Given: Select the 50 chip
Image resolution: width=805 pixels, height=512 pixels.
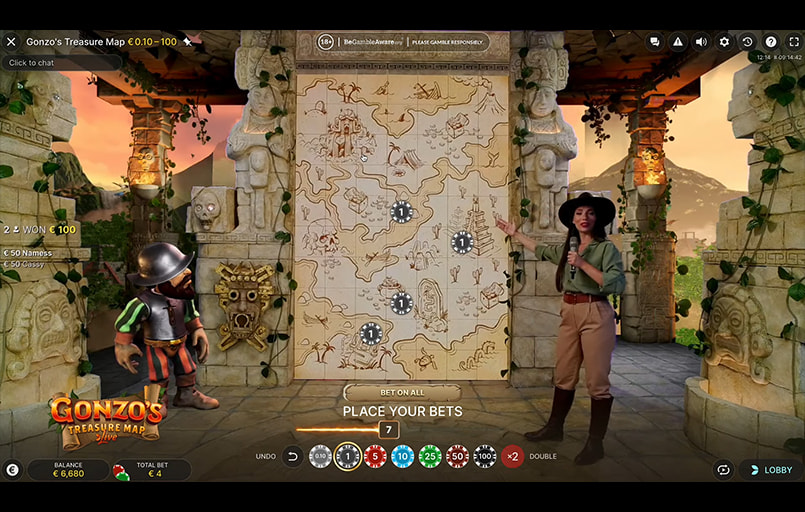Looking at the screenshot, I should click(x=457, y=457).
